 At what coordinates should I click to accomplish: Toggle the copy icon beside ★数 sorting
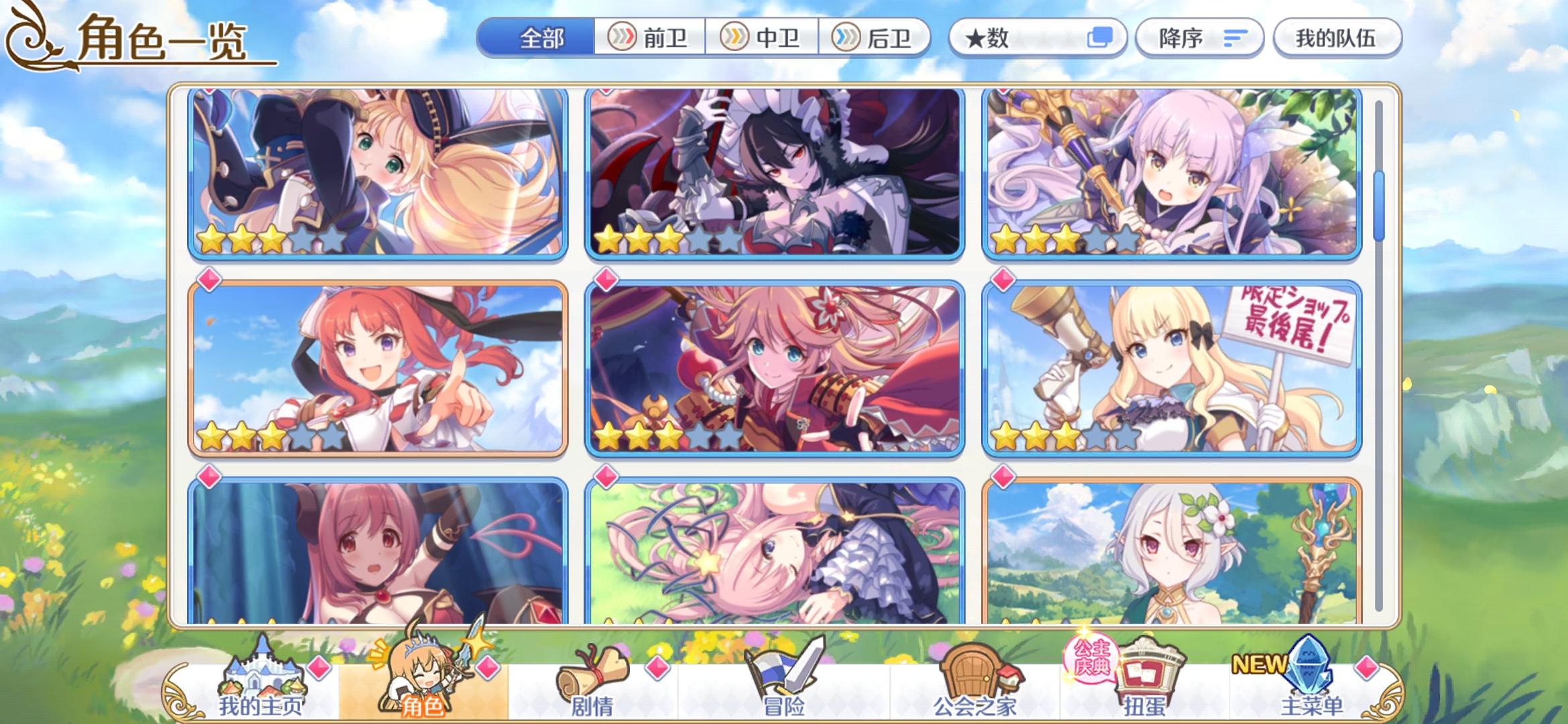[x=1104, y=38]
